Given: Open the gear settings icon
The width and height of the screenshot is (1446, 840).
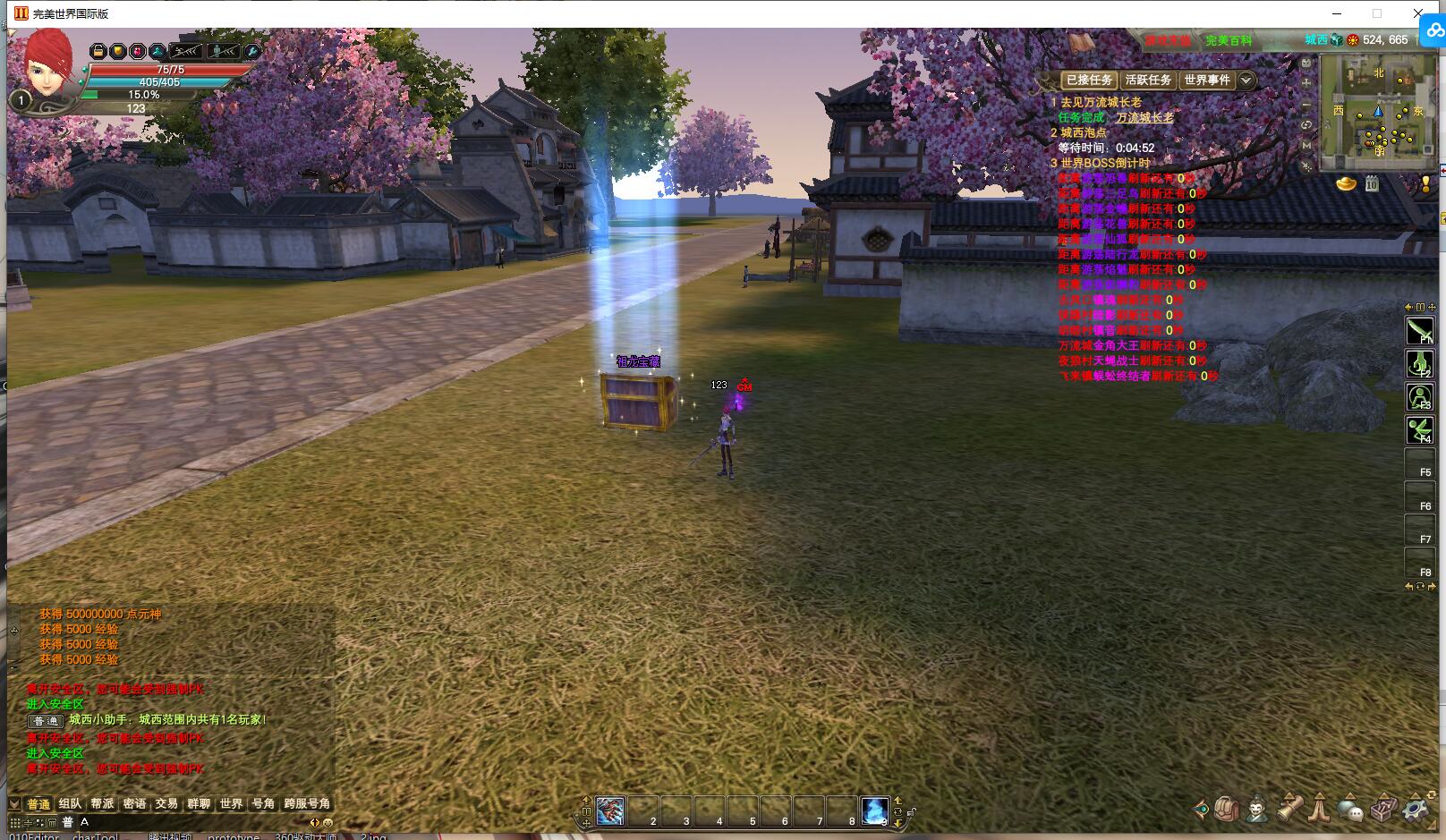Looking at the screenshot, I should click(x=1416, y=810).
